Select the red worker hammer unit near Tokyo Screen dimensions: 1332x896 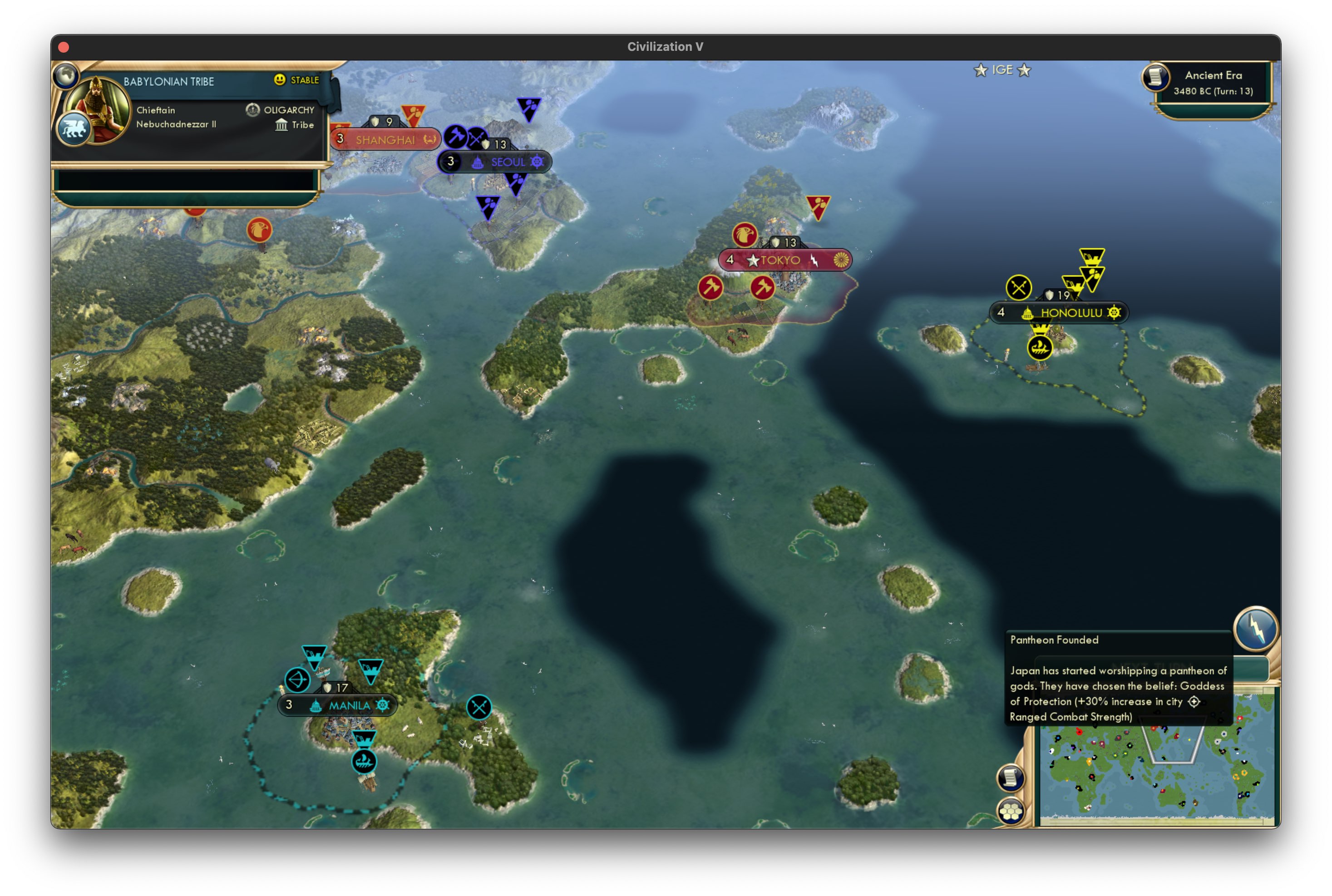click(711, 287)
